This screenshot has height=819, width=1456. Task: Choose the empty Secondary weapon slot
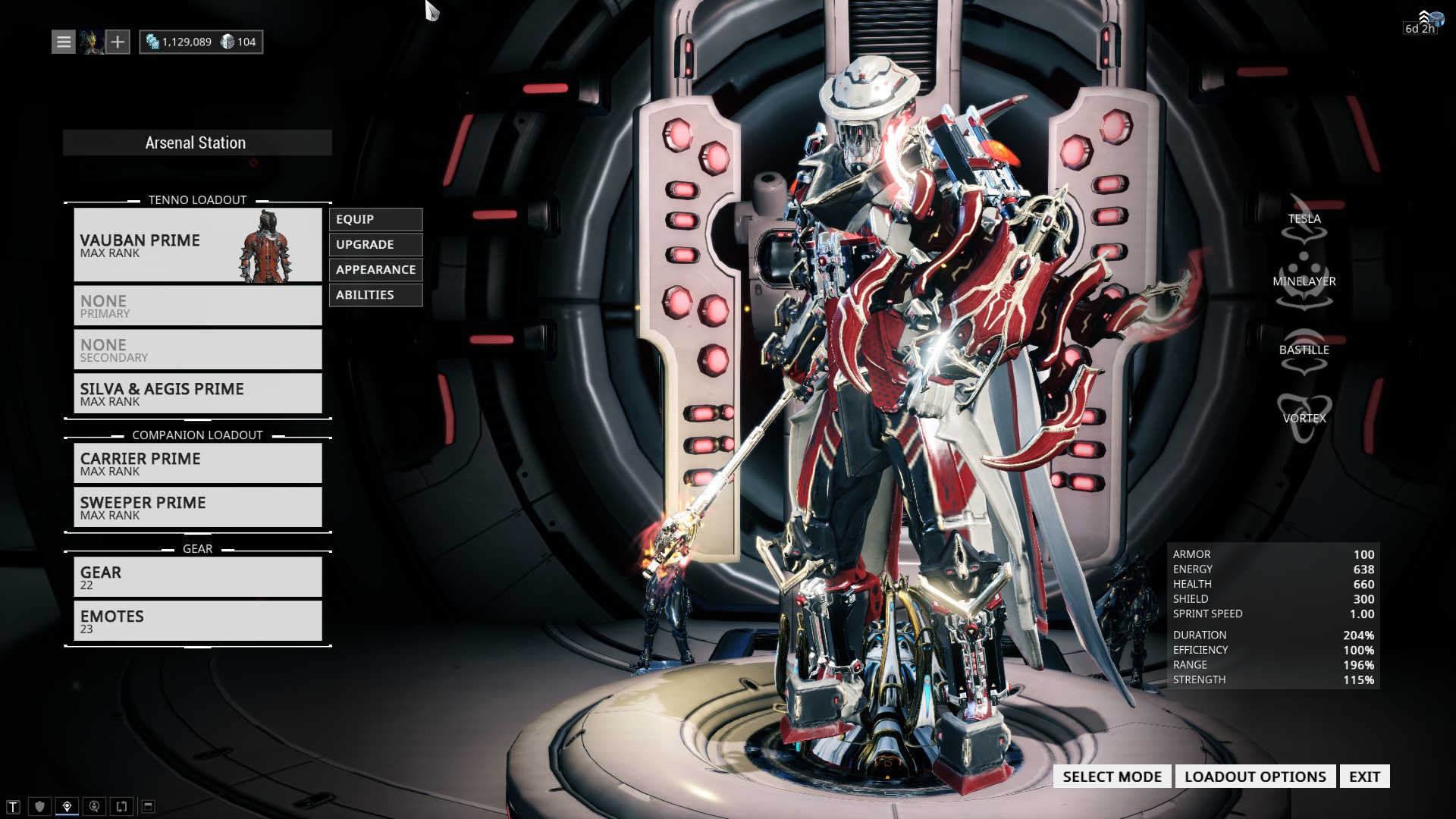click(x=197, y=350)
